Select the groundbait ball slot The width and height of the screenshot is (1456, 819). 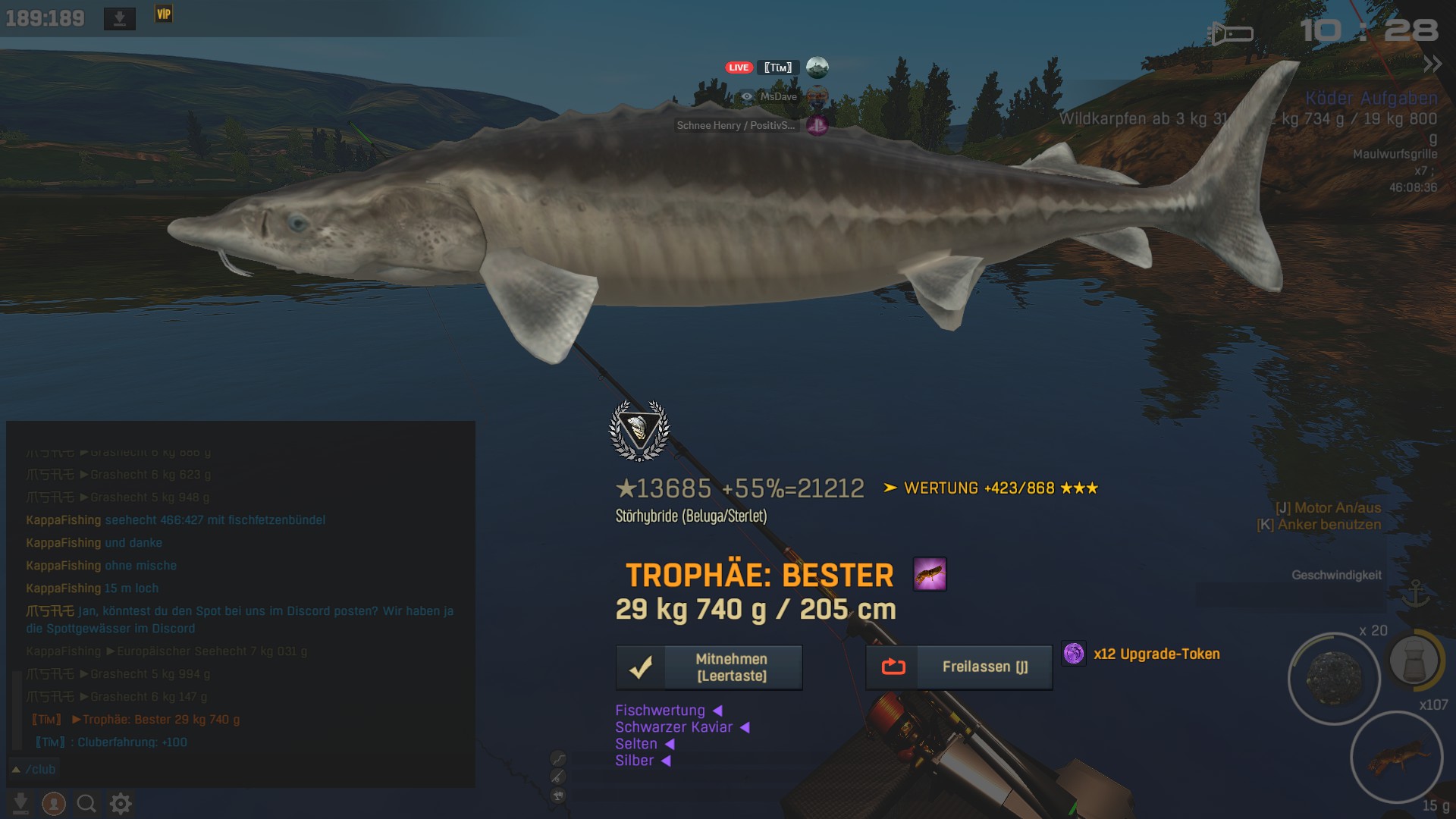(x=1334, y=678)
